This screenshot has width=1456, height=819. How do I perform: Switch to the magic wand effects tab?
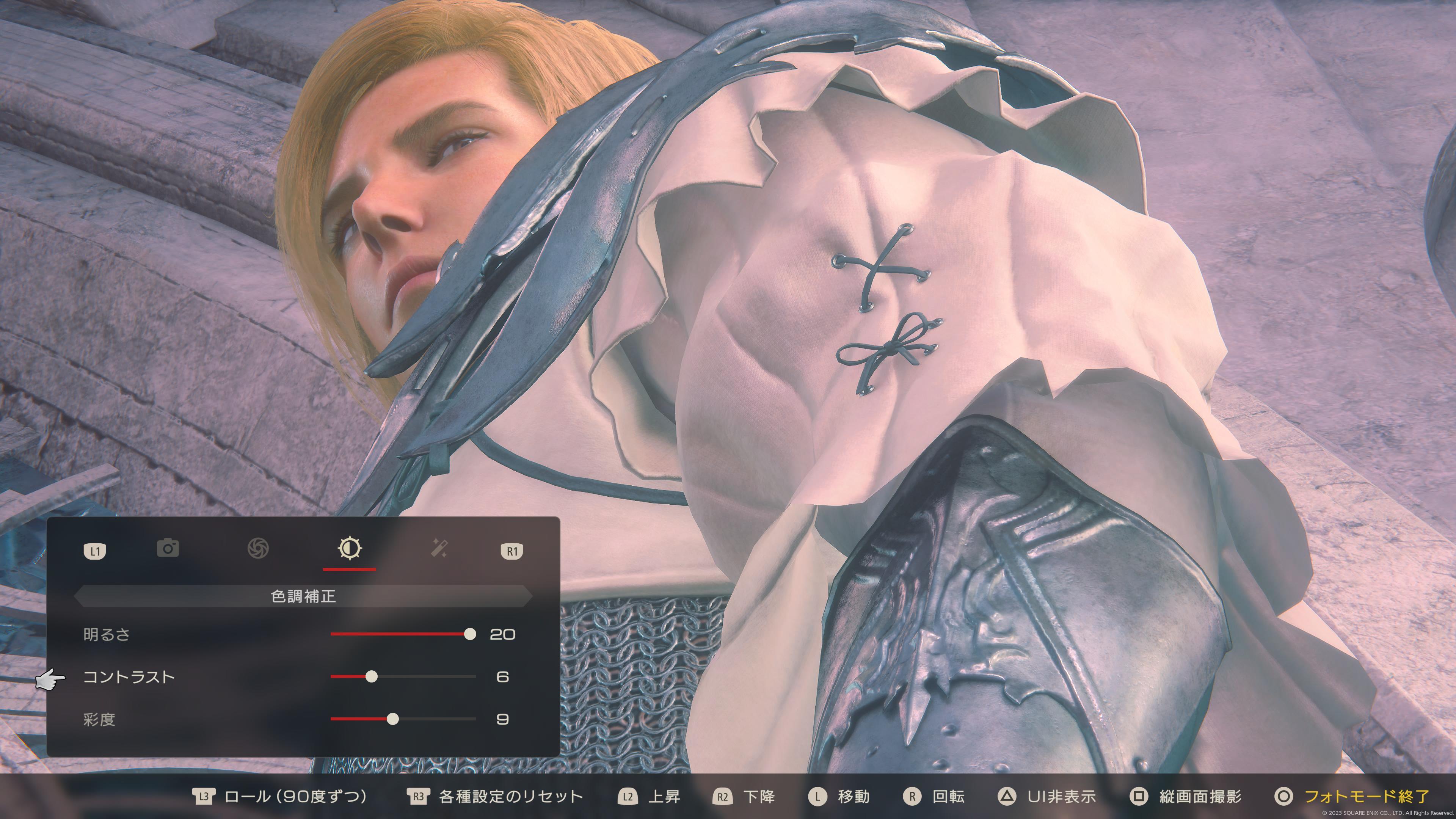tap(440, 548)
